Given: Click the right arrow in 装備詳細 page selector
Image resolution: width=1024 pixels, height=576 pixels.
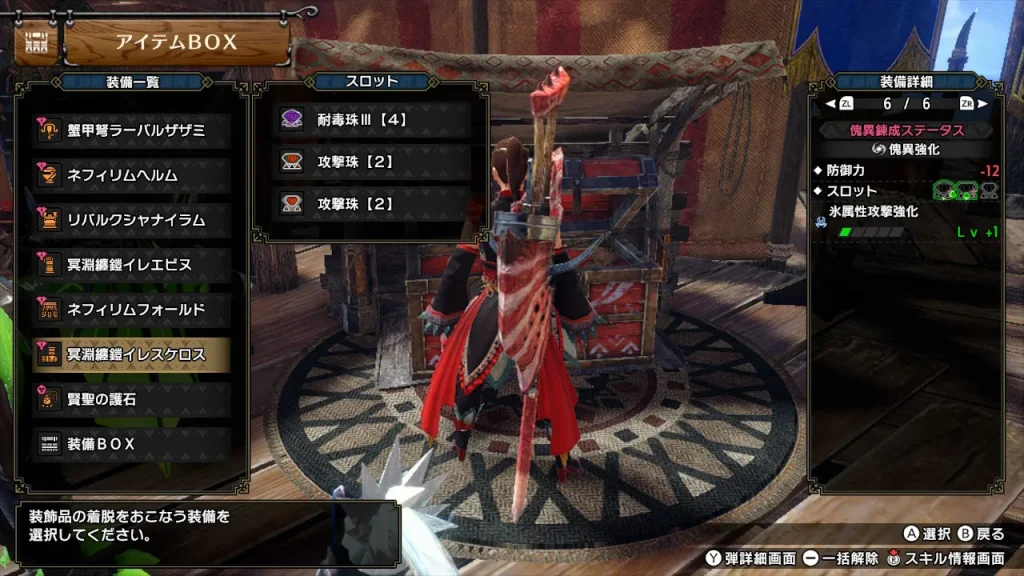Looking at the screenshot, I should click(982, 103).
